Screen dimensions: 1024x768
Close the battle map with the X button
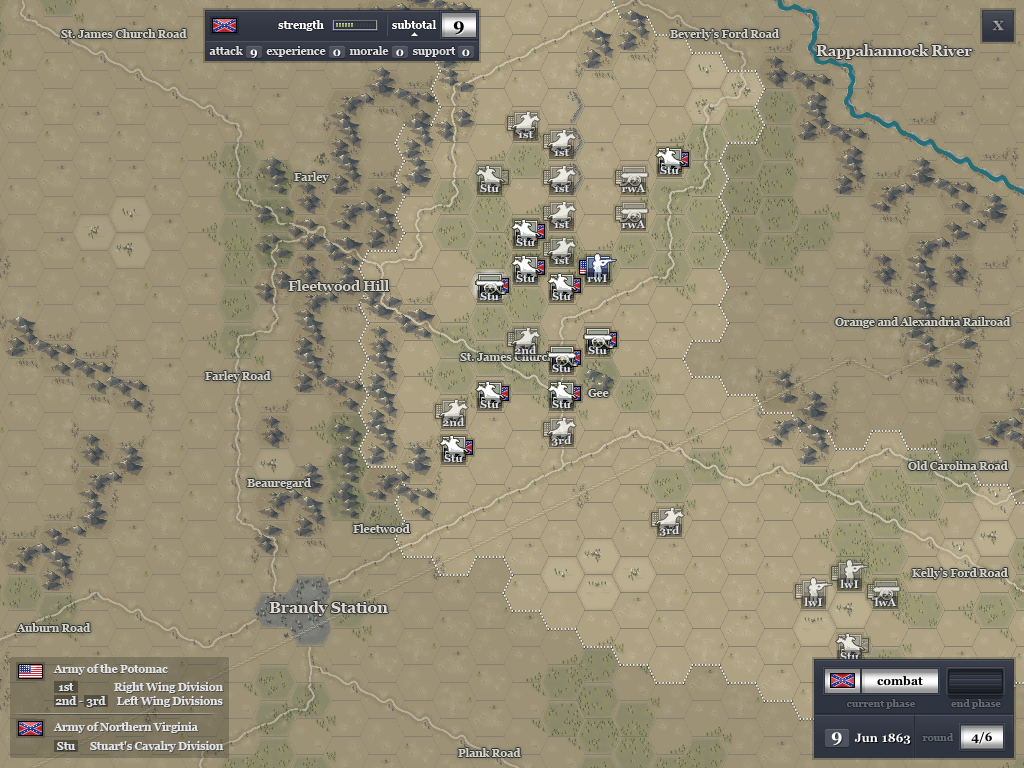[x=997, y=26]
